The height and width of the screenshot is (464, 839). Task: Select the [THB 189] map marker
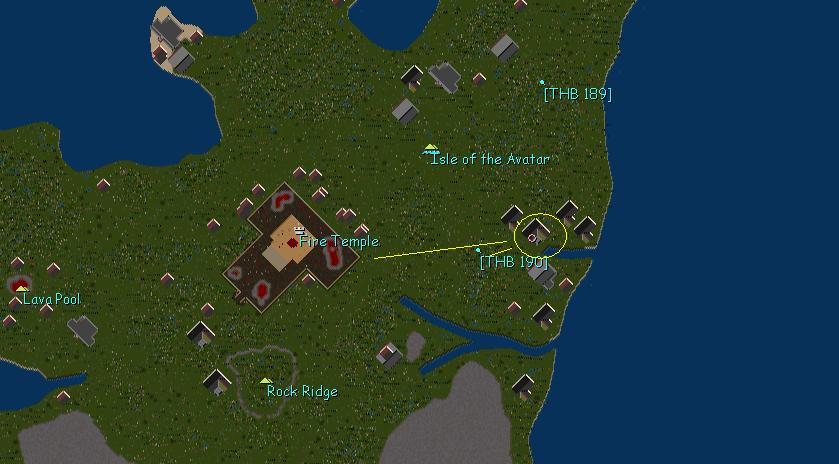[x=543, y=82]
